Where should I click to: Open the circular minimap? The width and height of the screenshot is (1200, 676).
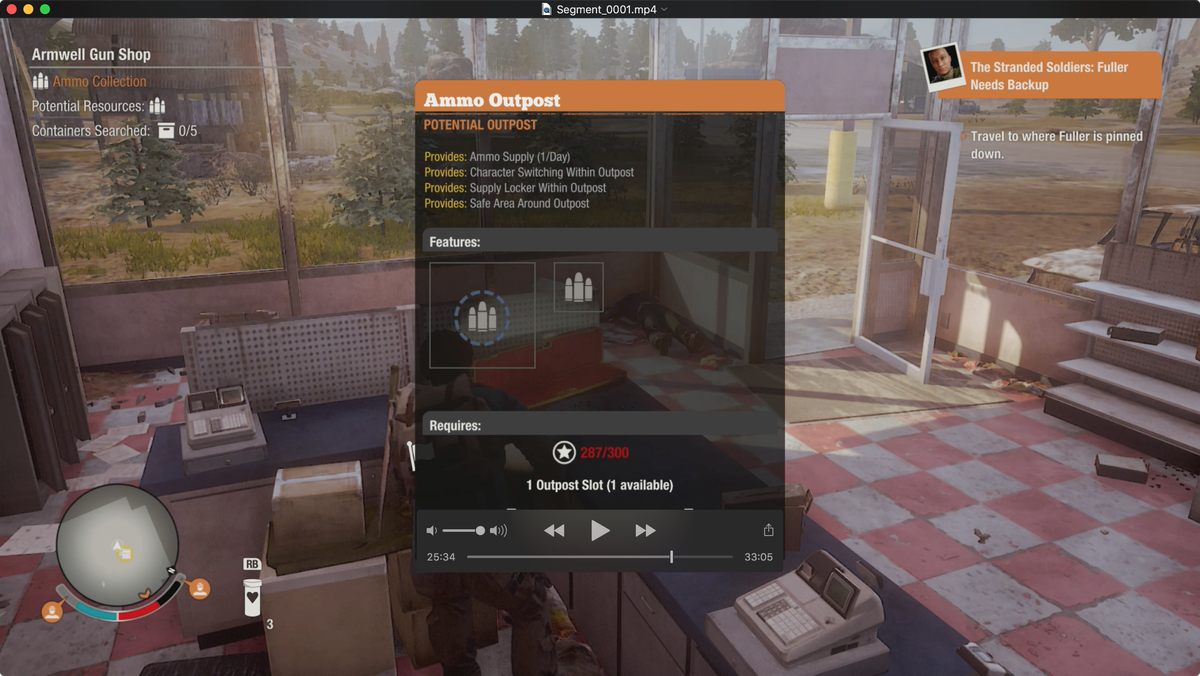[117, 544]
